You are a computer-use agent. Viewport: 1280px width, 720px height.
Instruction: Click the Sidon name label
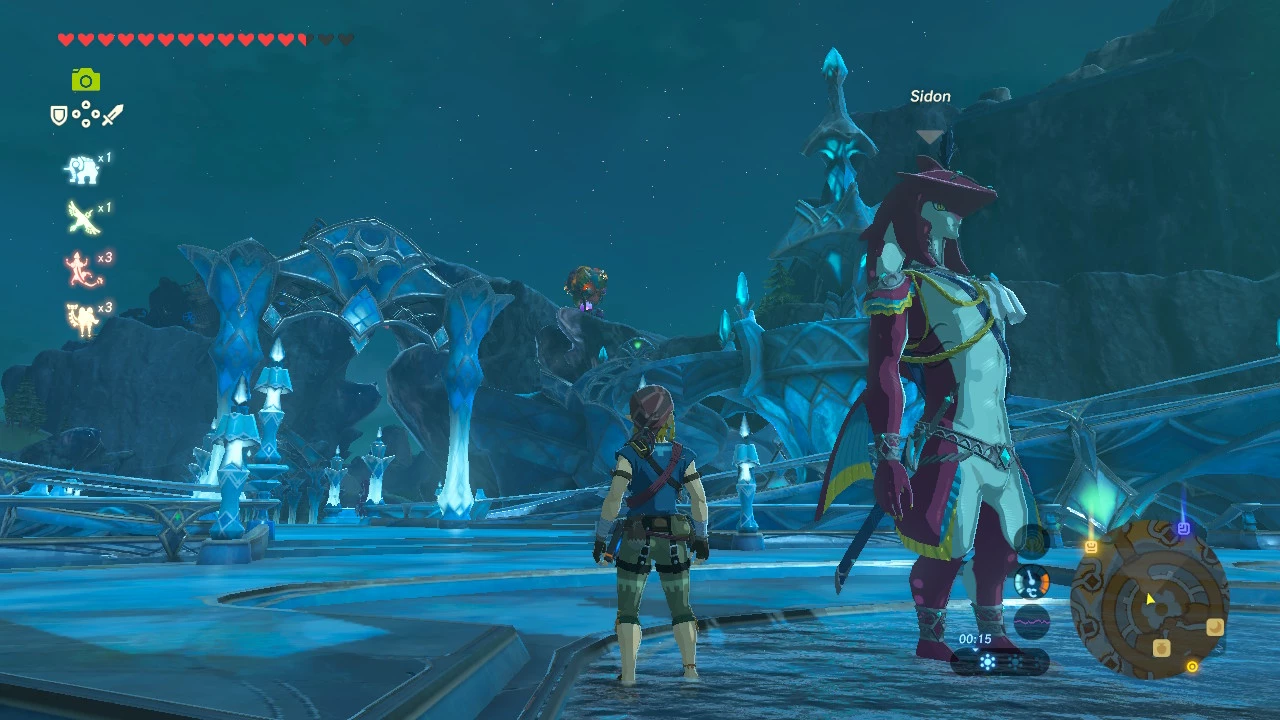[929, 96]
